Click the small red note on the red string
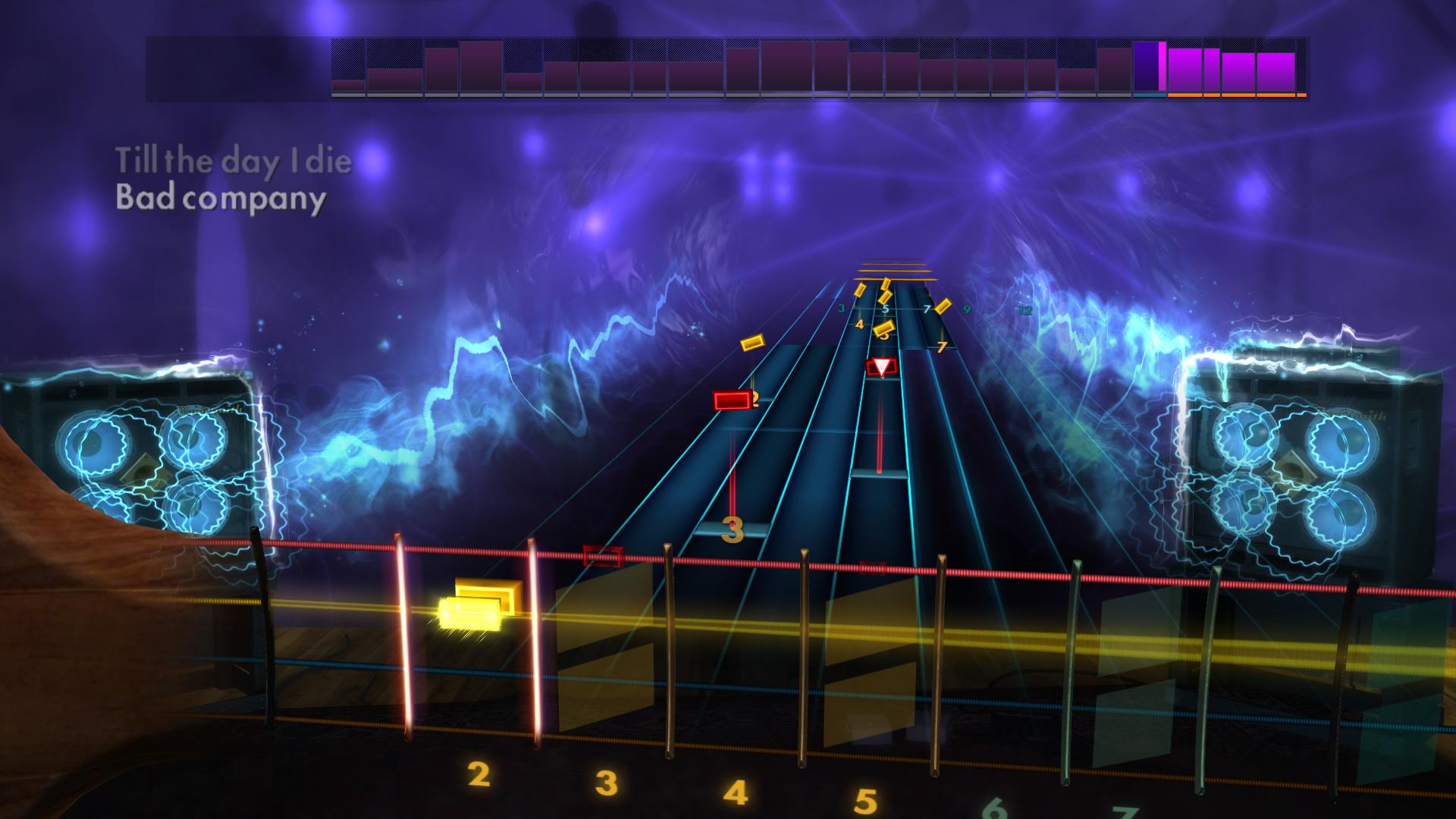This screenshot has width=1456, height=819. (603, 556)
